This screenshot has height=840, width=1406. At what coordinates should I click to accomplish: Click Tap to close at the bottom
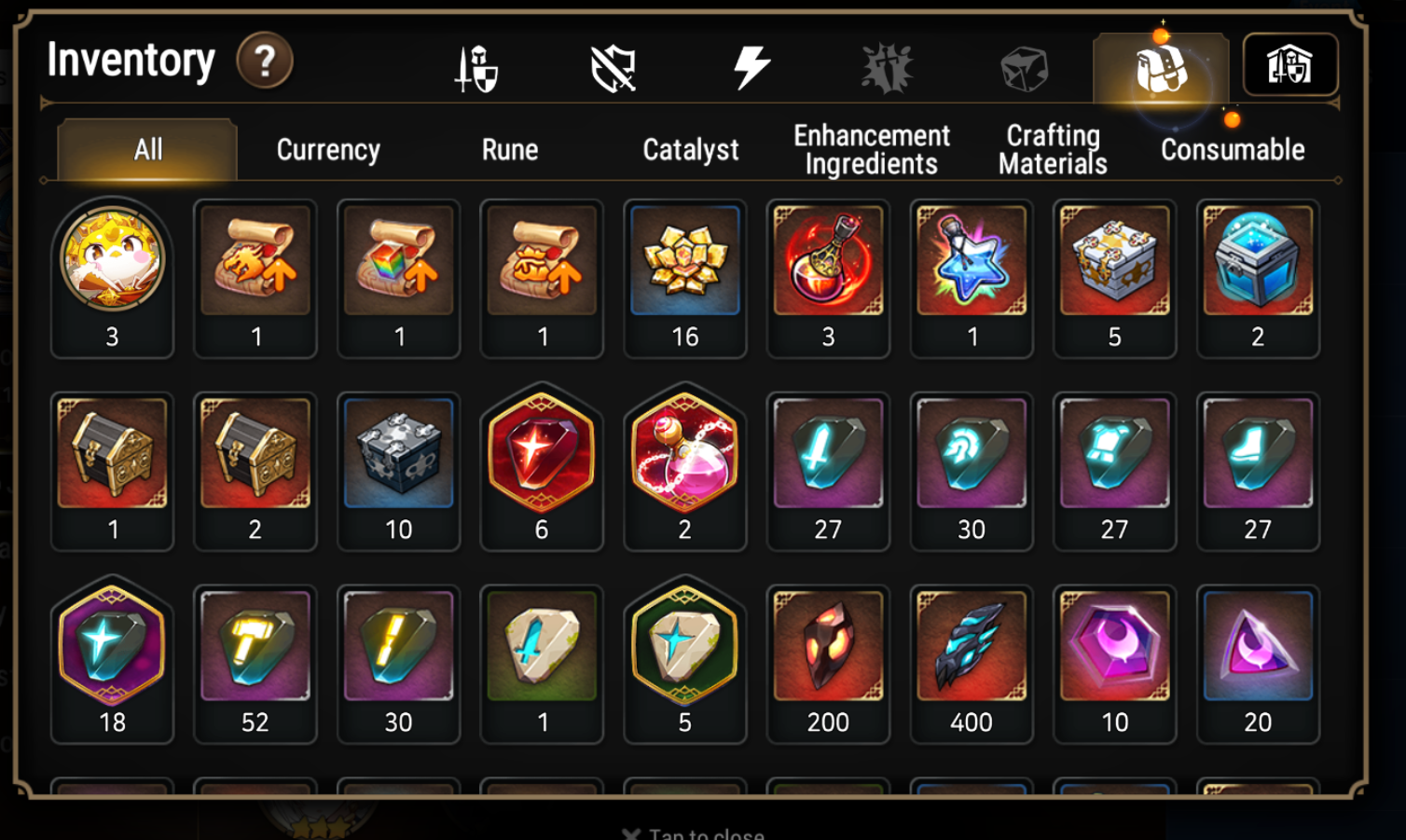coord(694,833)
